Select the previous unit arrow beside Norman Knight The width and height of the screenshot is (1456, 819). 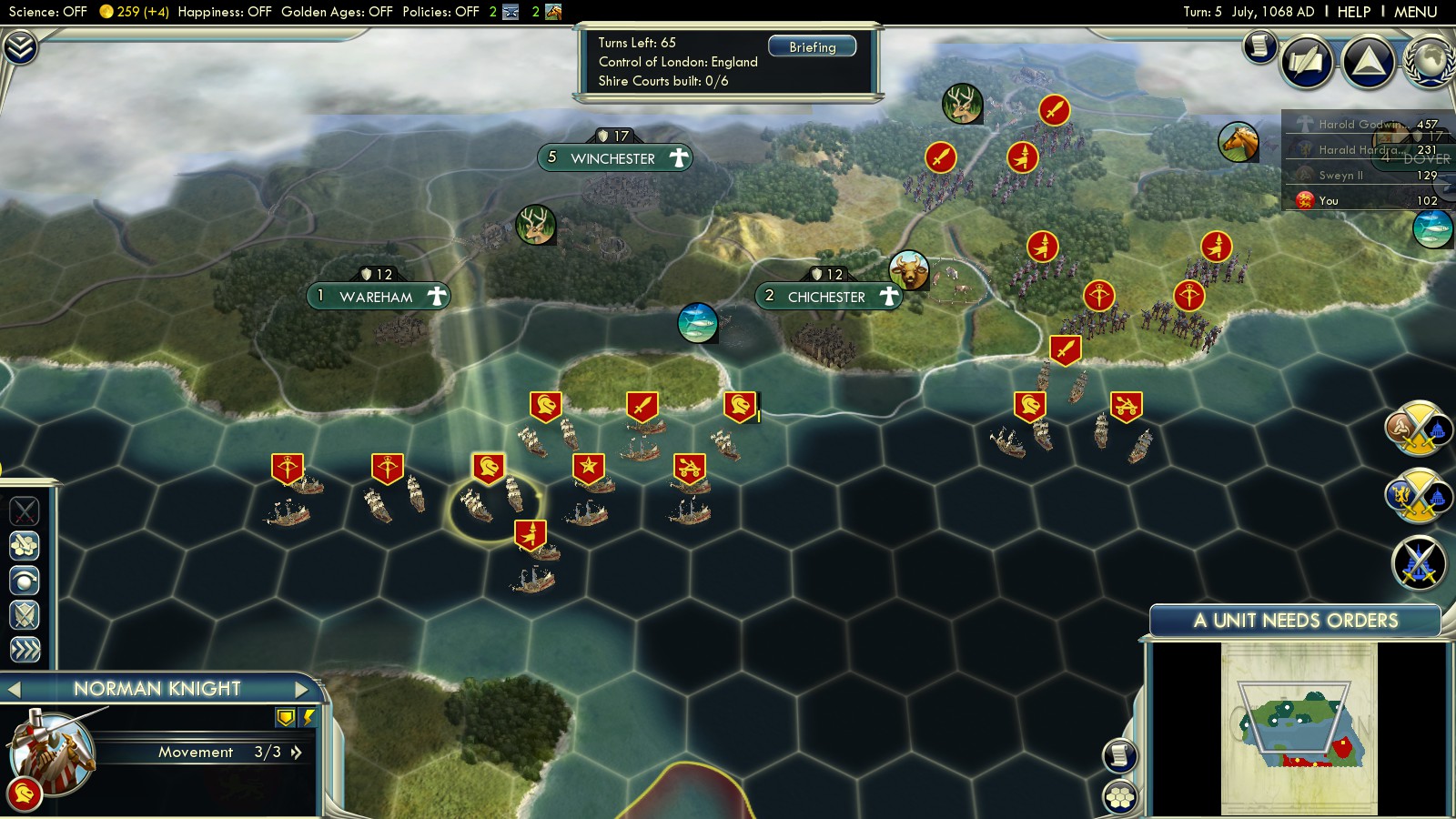(x=14, y=689)
